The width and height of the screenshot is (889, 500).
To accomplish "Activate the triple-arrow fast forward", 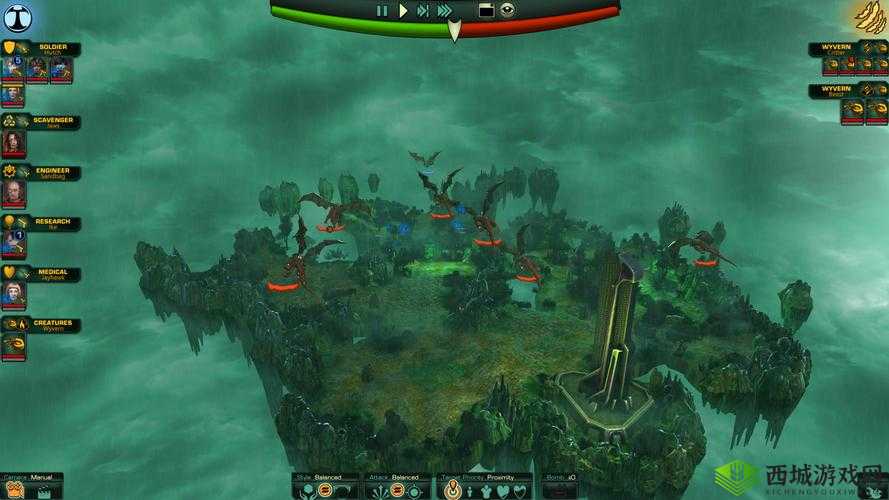I will point(444,11).
